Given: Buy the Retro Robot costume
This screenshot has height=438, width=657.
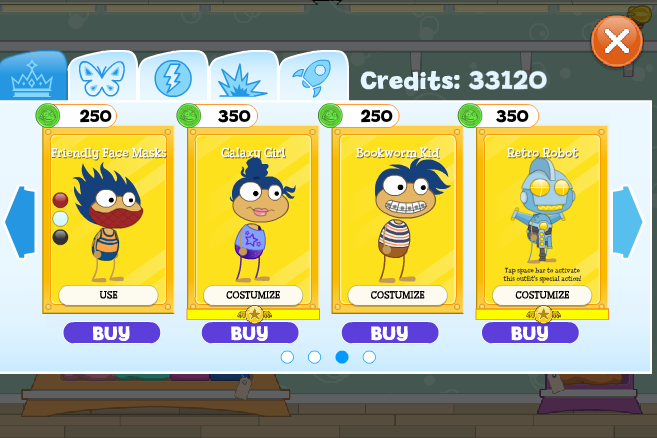Looking at the screenshot, I should pos(530,333).
